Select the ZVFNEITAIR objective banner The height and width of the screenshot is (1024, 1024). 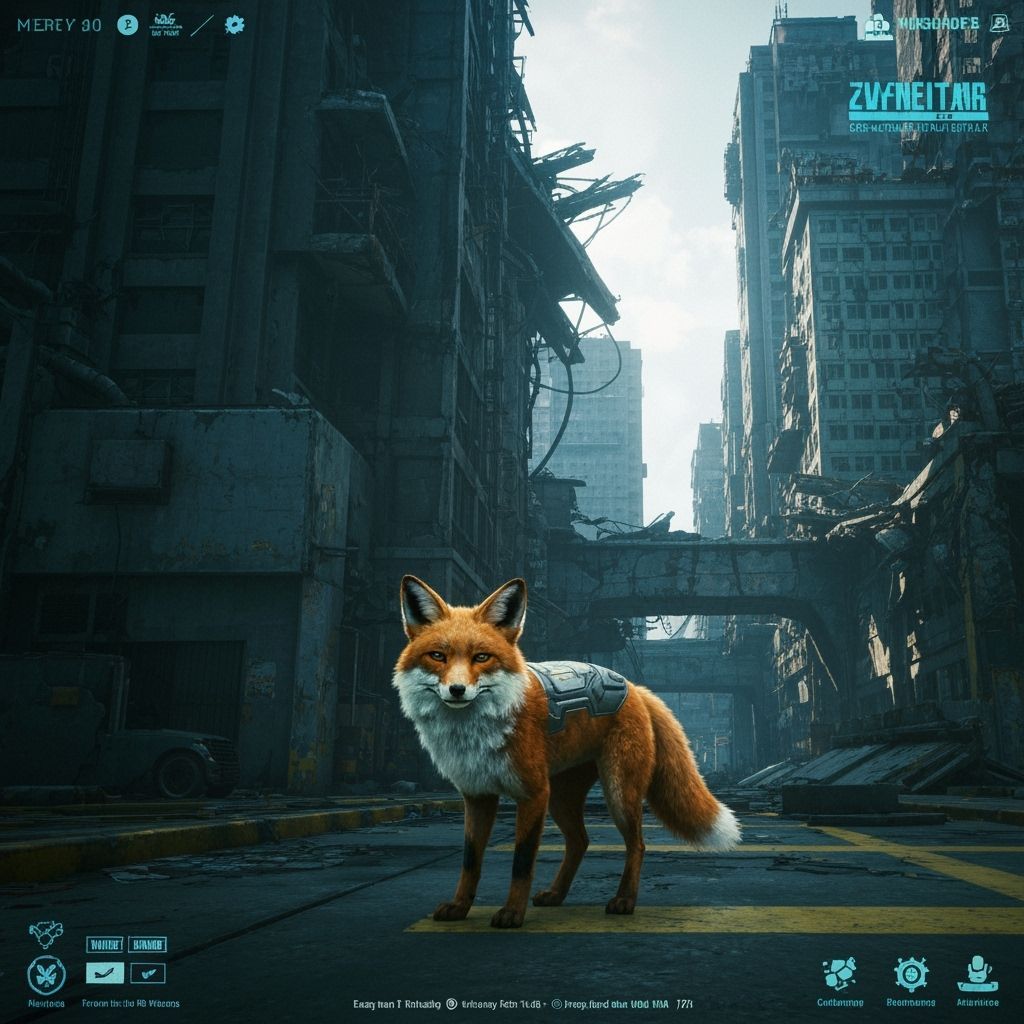tap(917, 100)
